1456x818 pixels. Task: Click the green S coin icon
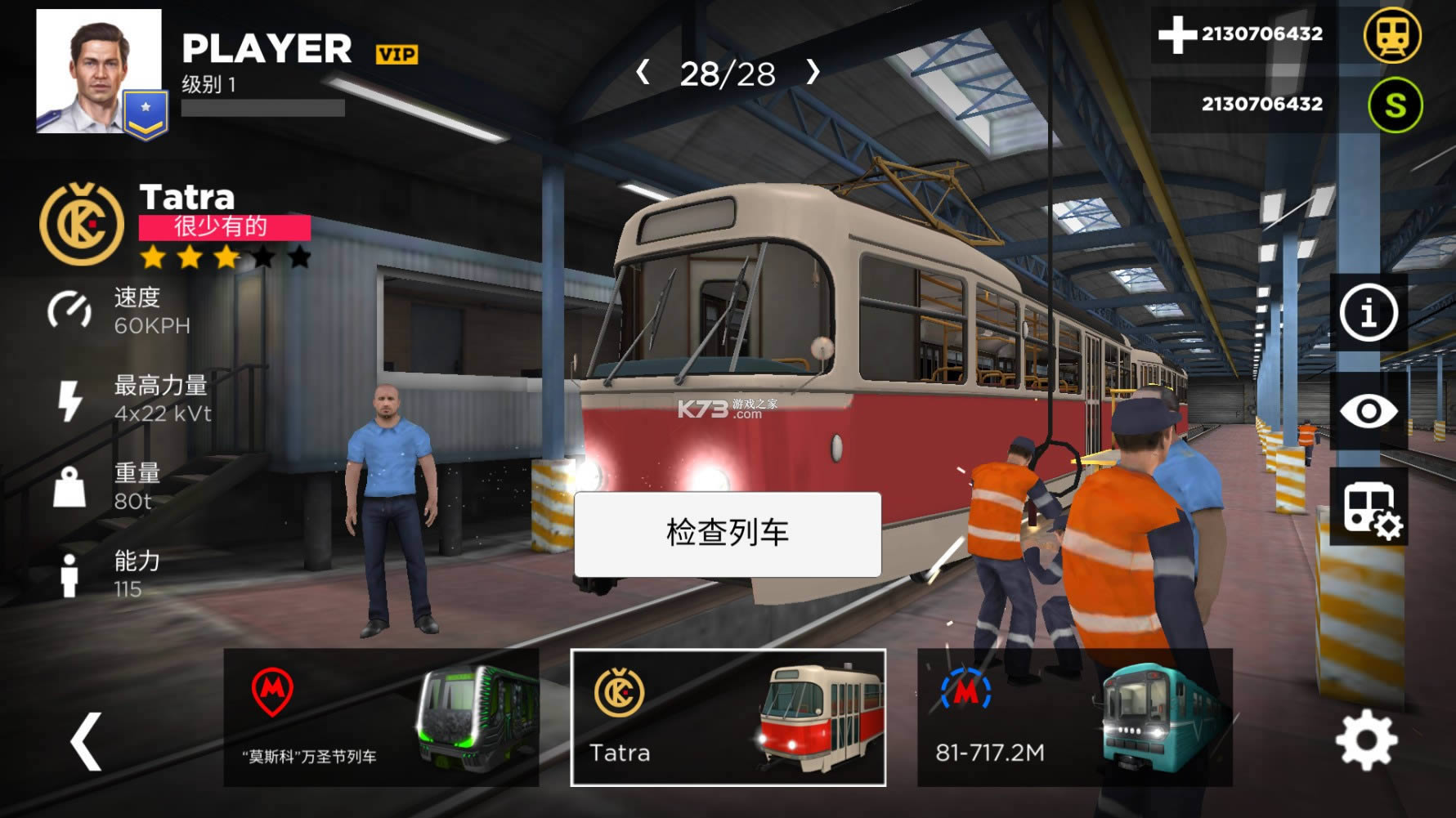tap(1394, 105)
